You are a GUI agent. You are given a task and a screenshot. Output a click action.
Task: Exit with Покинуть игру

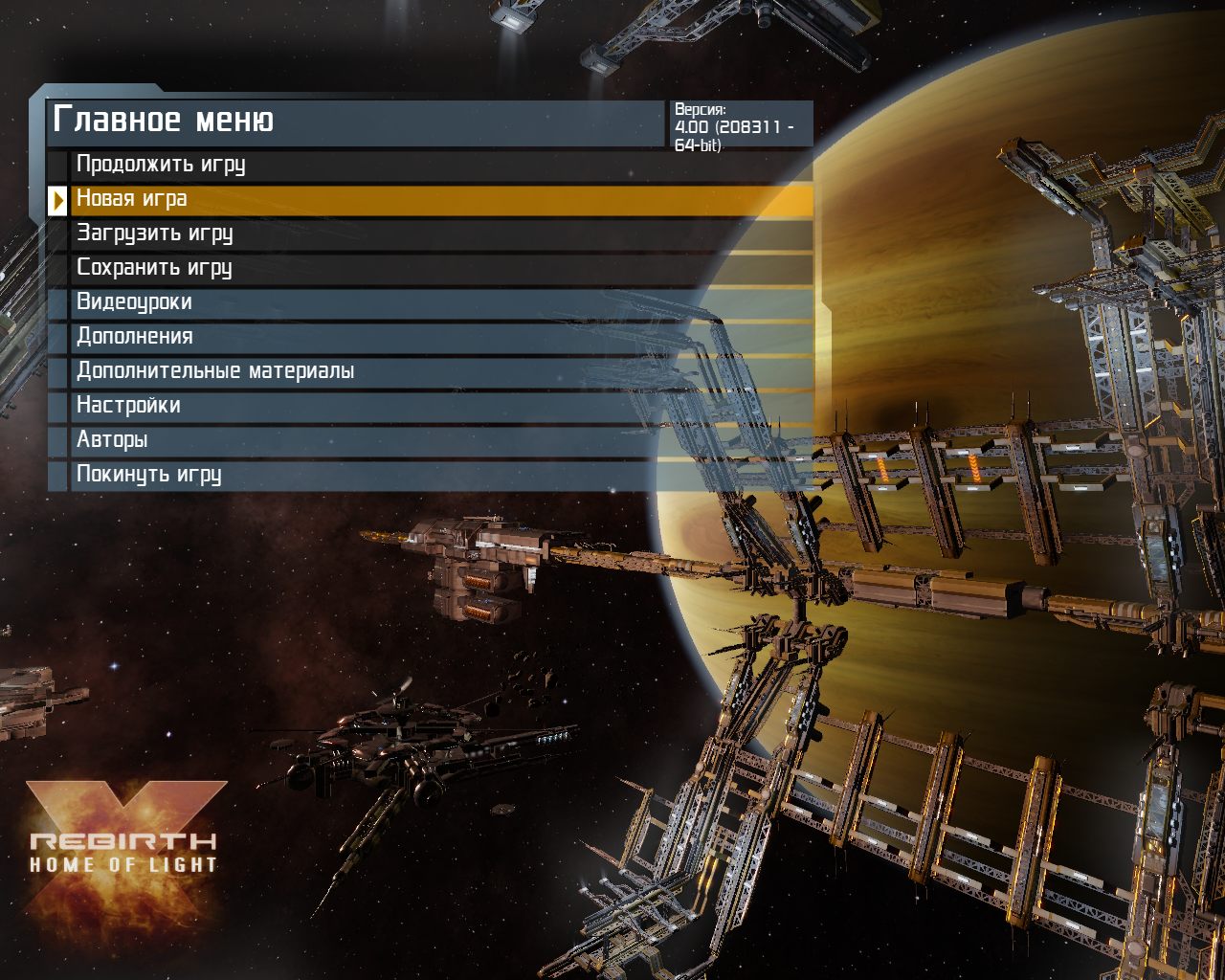coord(149,475)
